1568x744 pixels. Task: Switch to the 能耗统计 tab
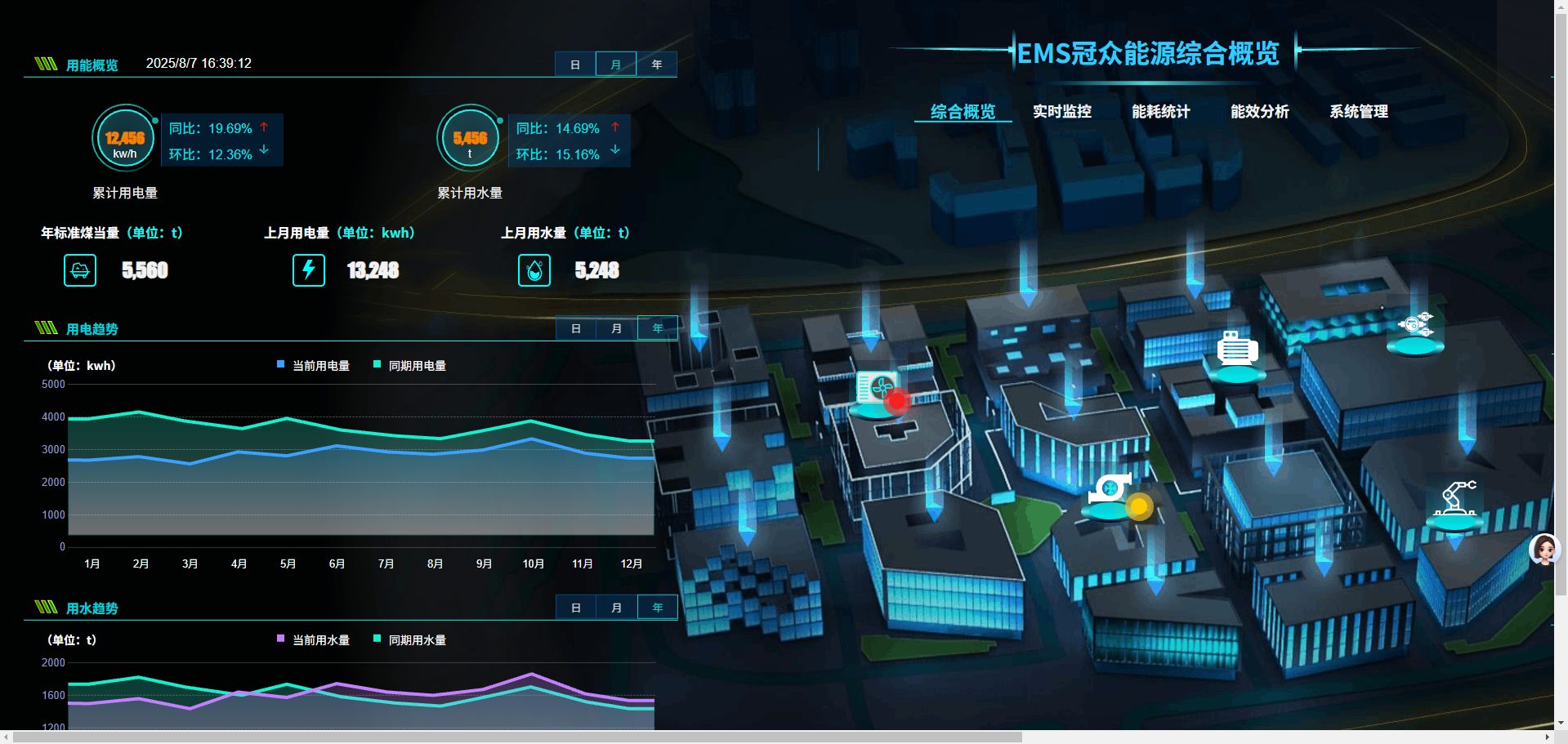[x=1160, y=112]
